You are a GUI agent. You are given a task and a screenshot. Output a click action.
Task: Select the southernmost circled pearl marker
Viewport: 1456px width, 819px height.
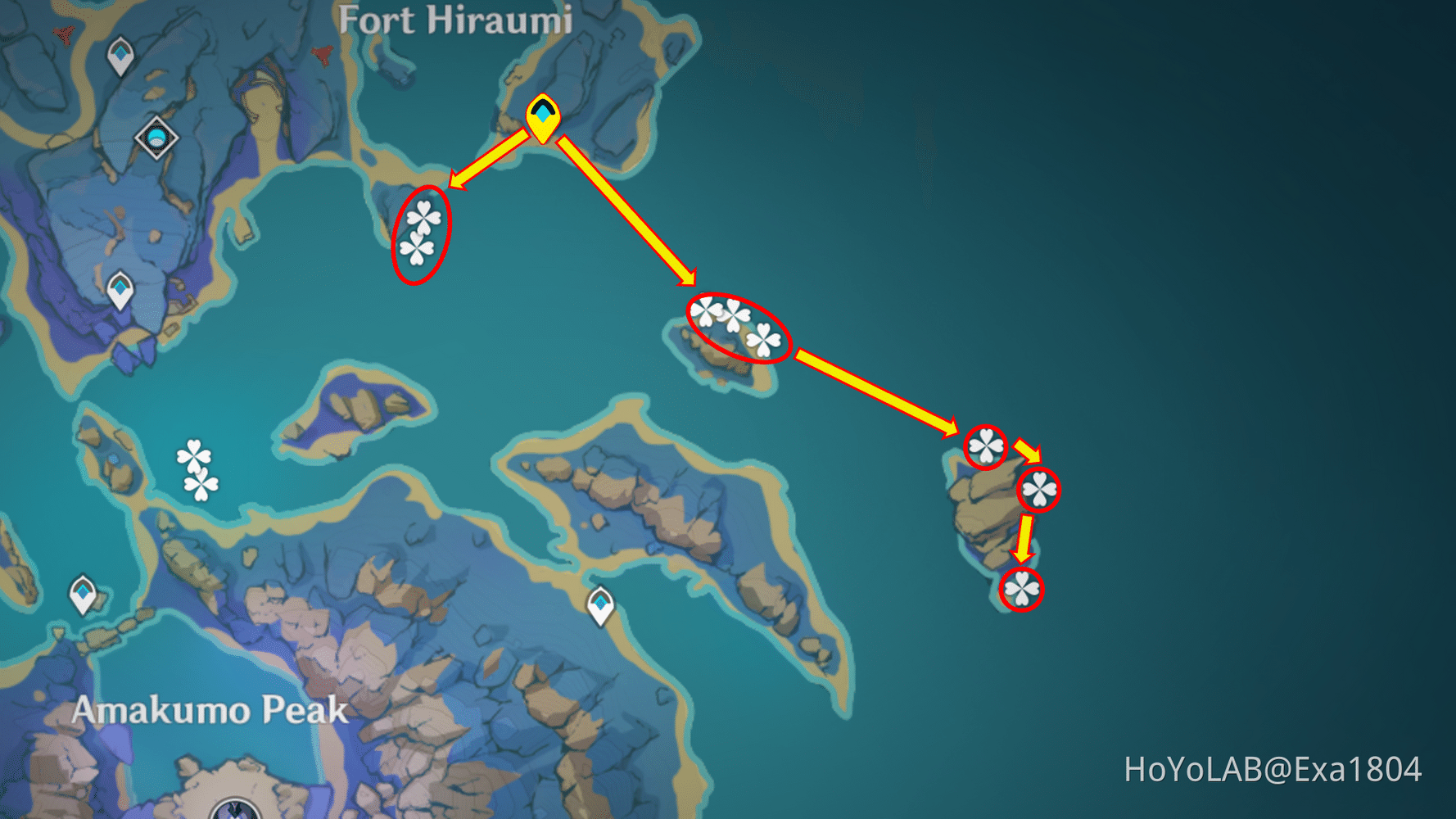[1021, 588]
